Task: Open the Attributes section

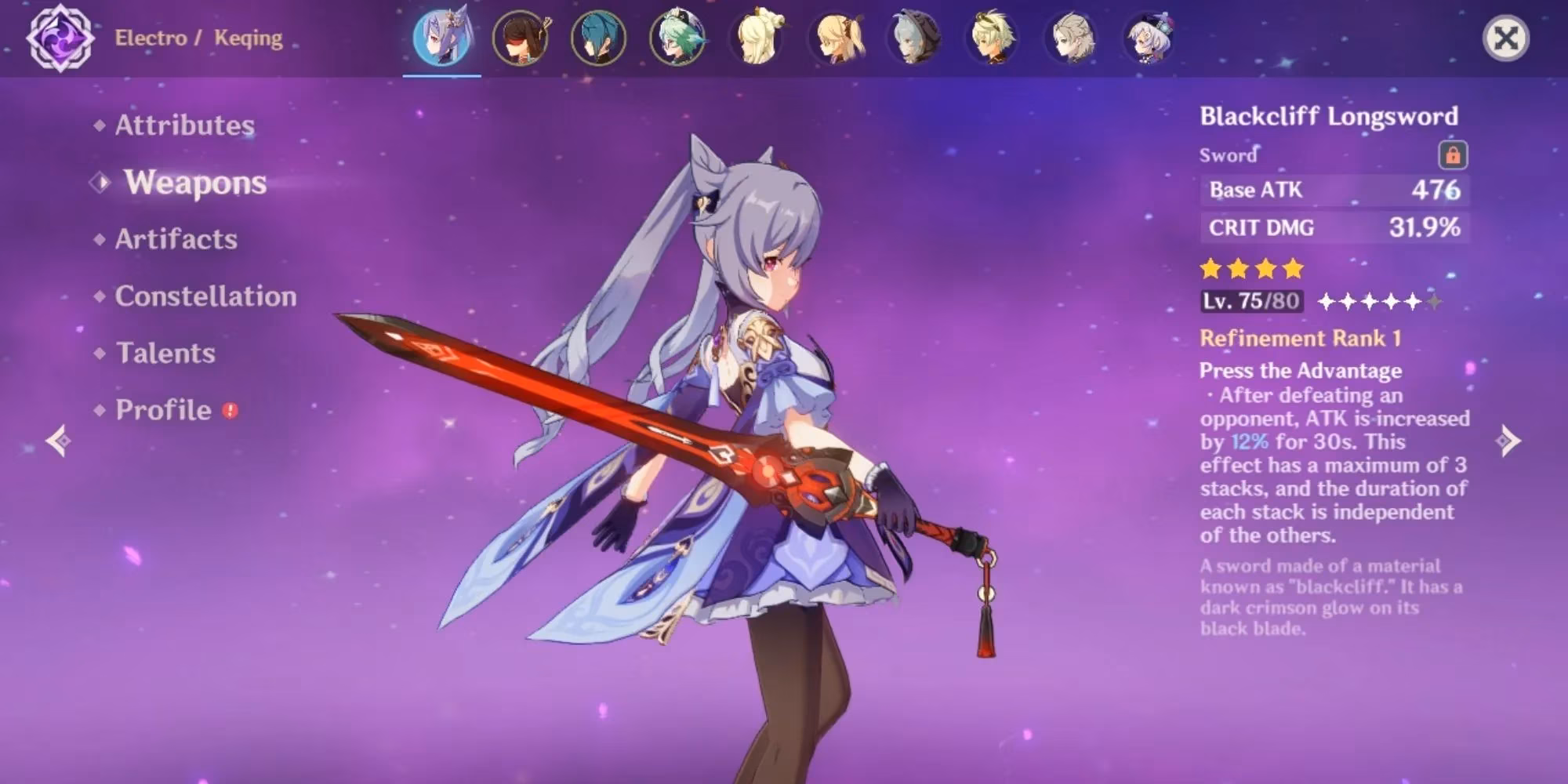Action: pos(184,125)
